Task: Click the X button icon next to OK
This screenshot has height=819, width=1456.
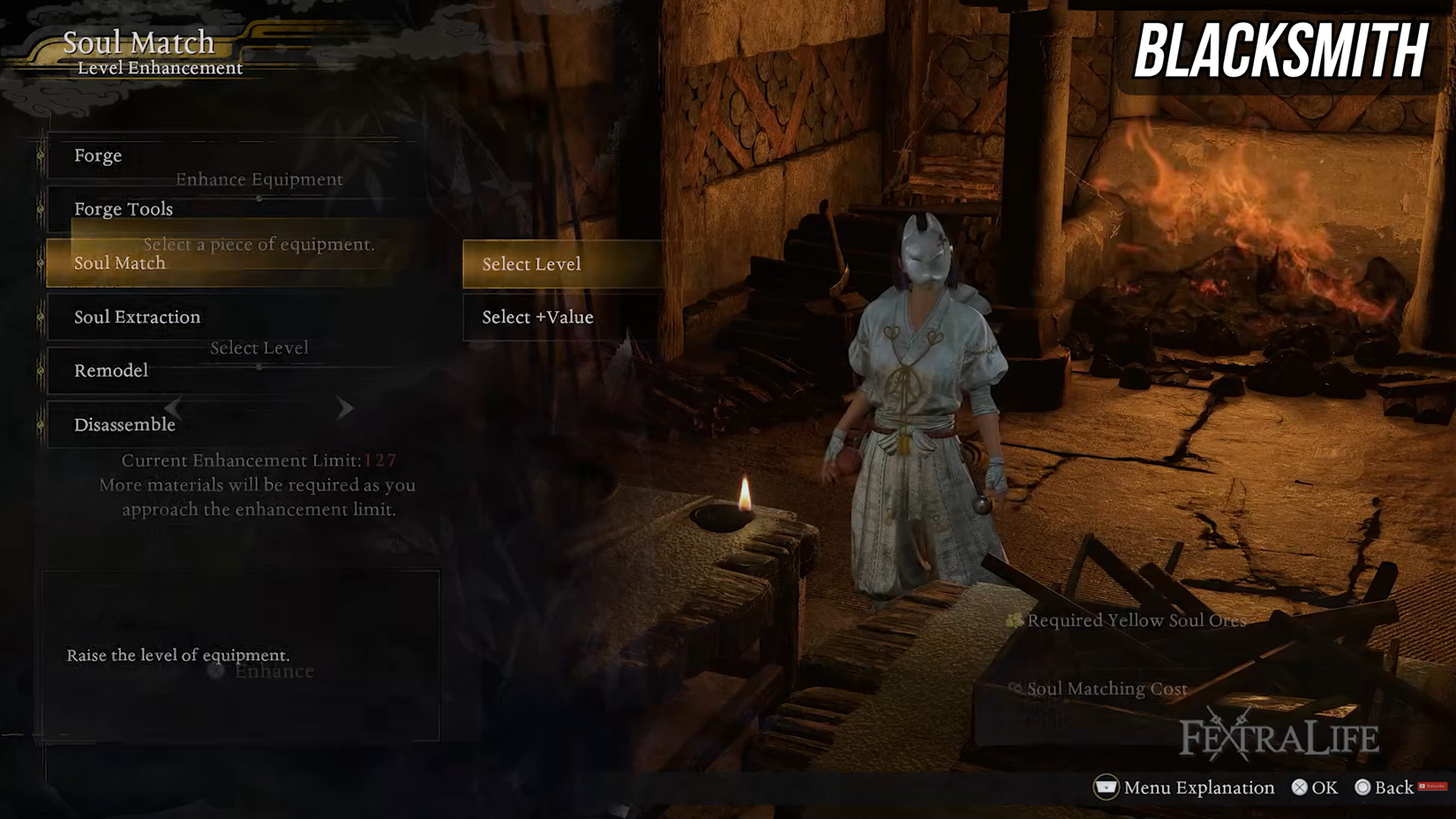Action: (1298, 786)
